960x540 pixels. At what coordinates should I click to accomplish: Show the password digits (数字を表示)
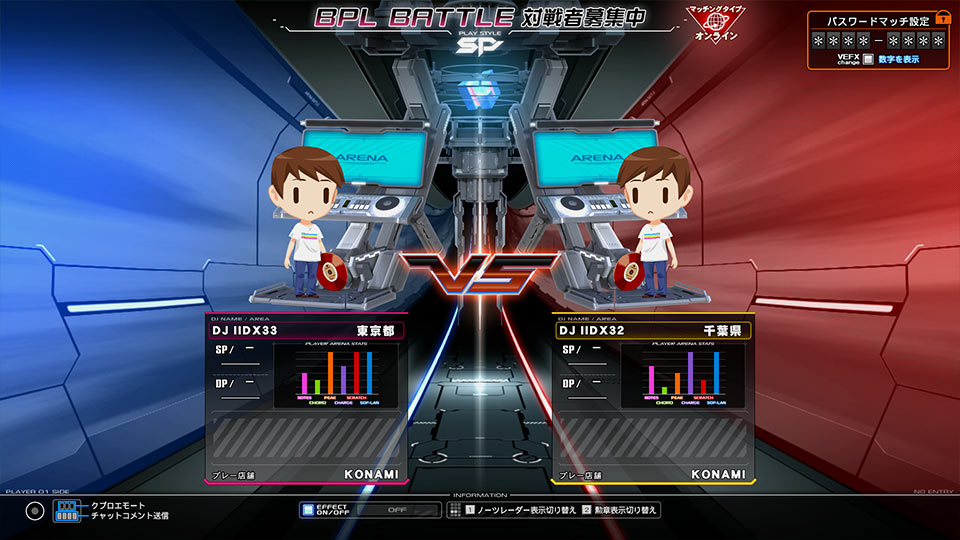[898, 60]
